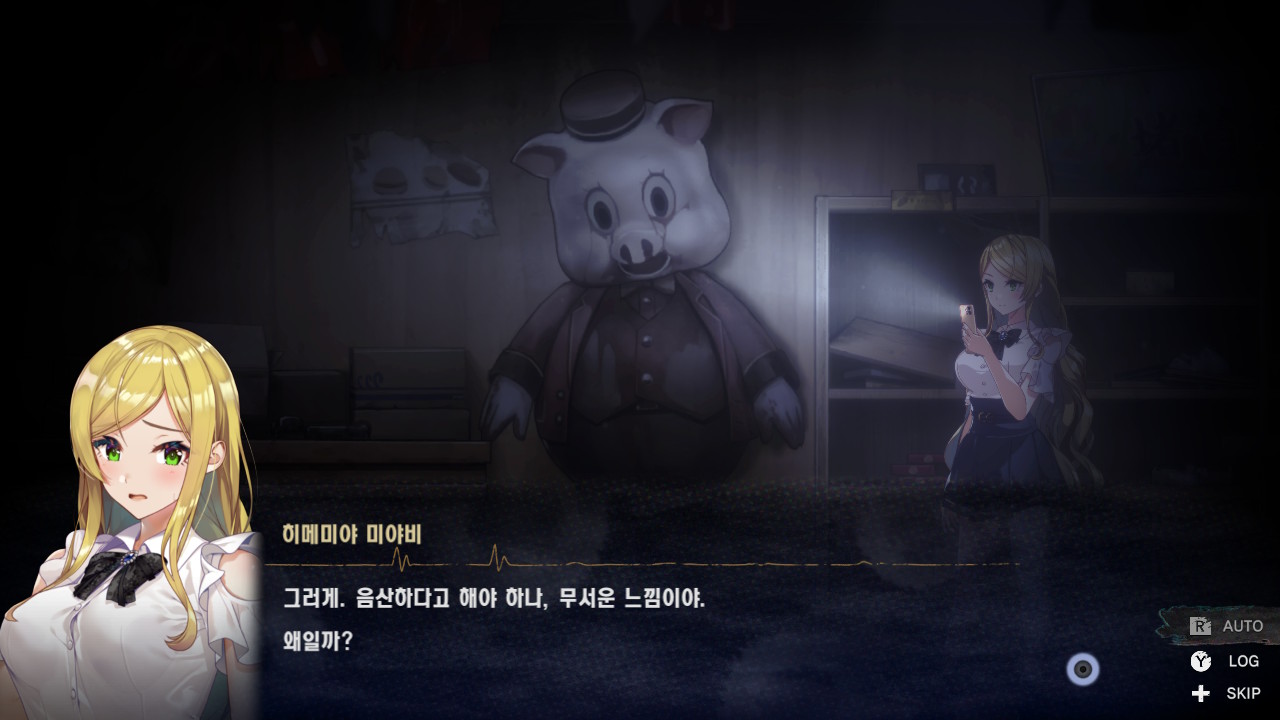The height and width of the screenshot is (720, 1280).
Task: Click the R button glyph near AUTO
Action: [1199, 625]
